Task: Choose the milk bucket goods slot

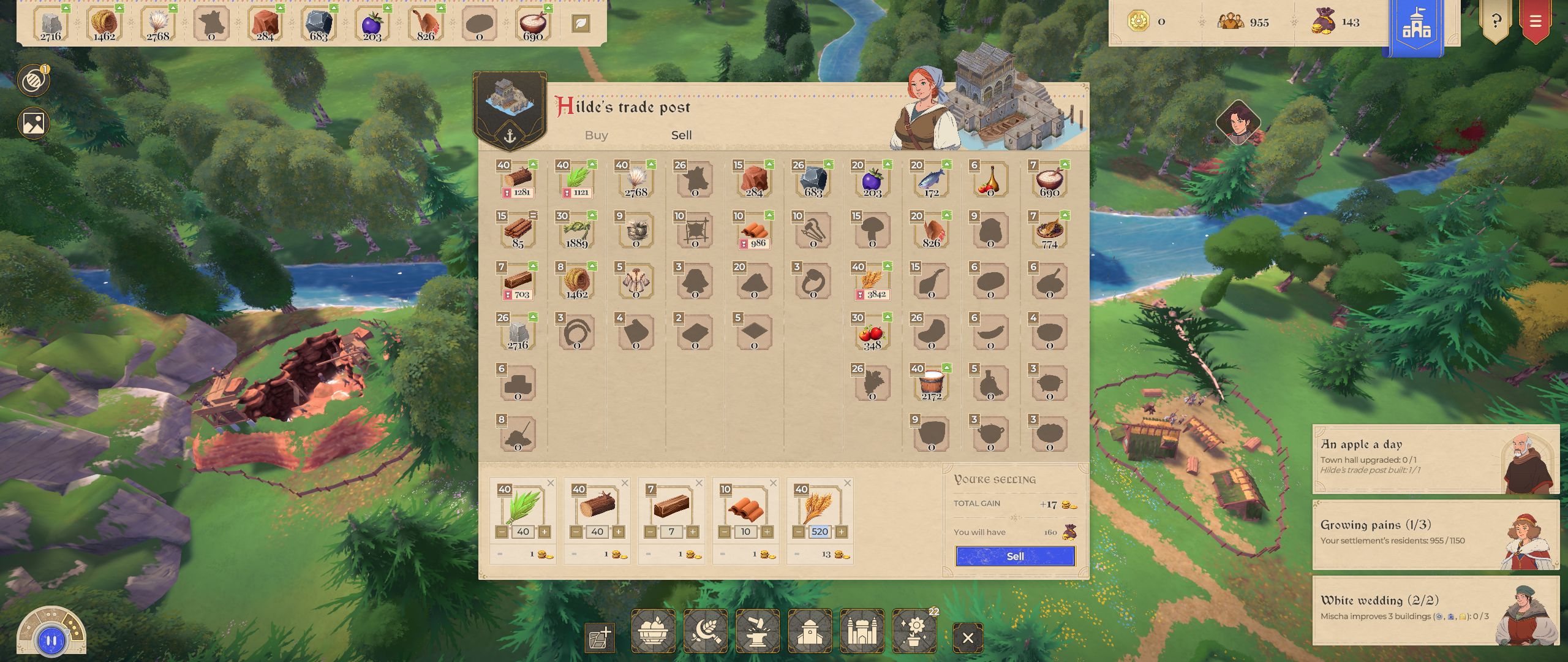Action: [931, 384]
